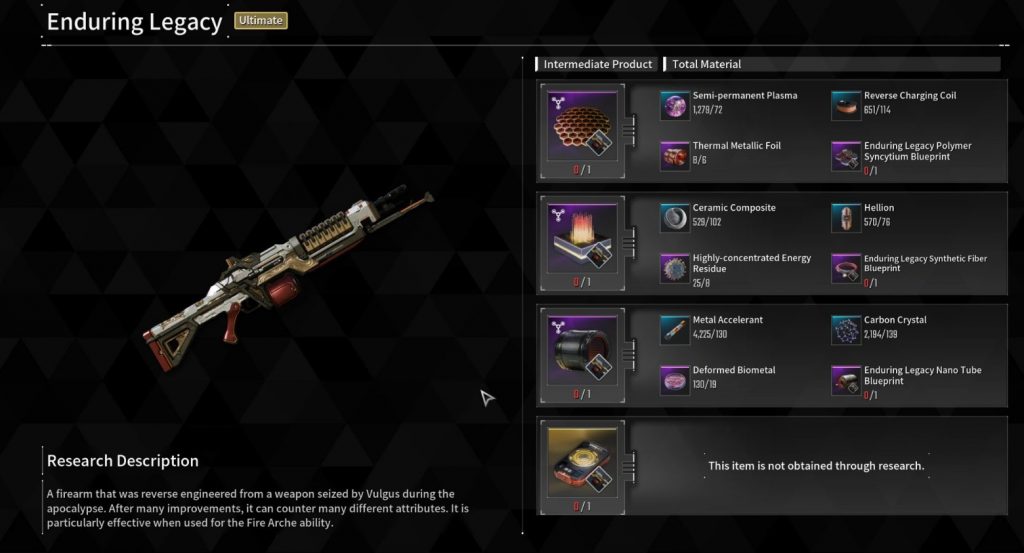1024x553 pixels.
Task: Click the Carbon Crystal material icon
Action: 845,329
